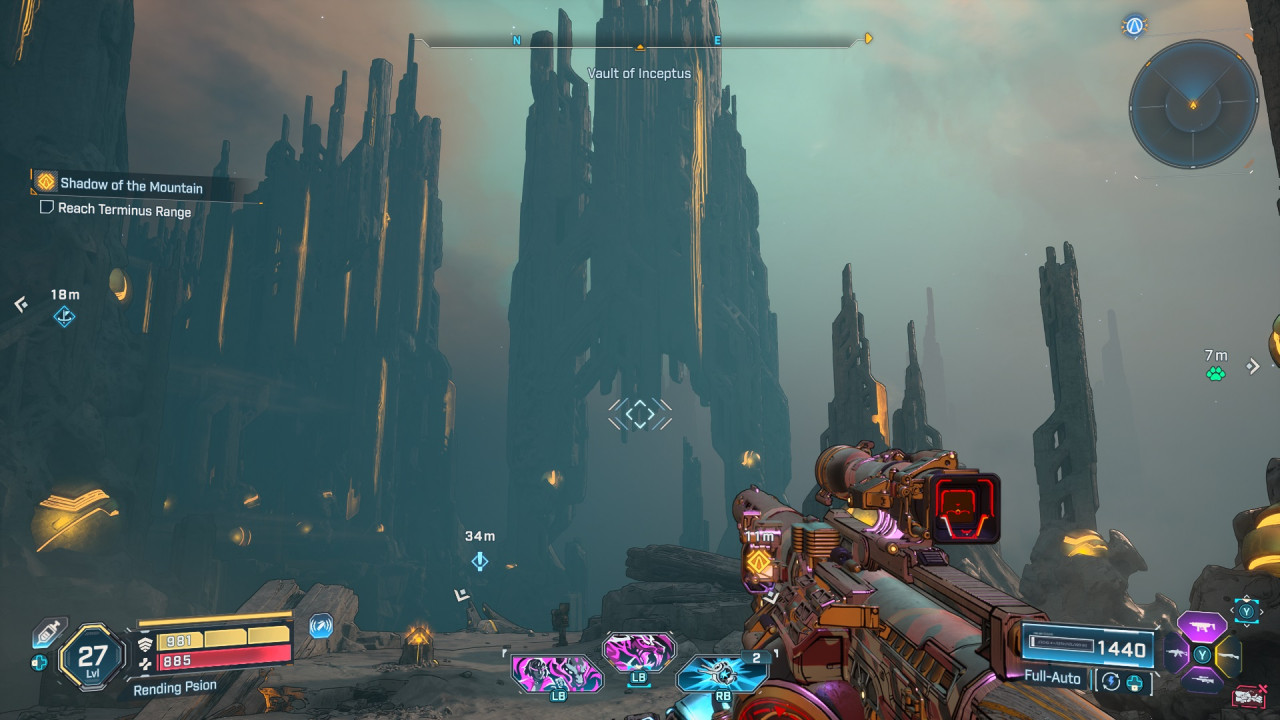Screen dimensions: 1280x720
Task: Select the SMG in the weapon wheel
Action: [1202, 627]
